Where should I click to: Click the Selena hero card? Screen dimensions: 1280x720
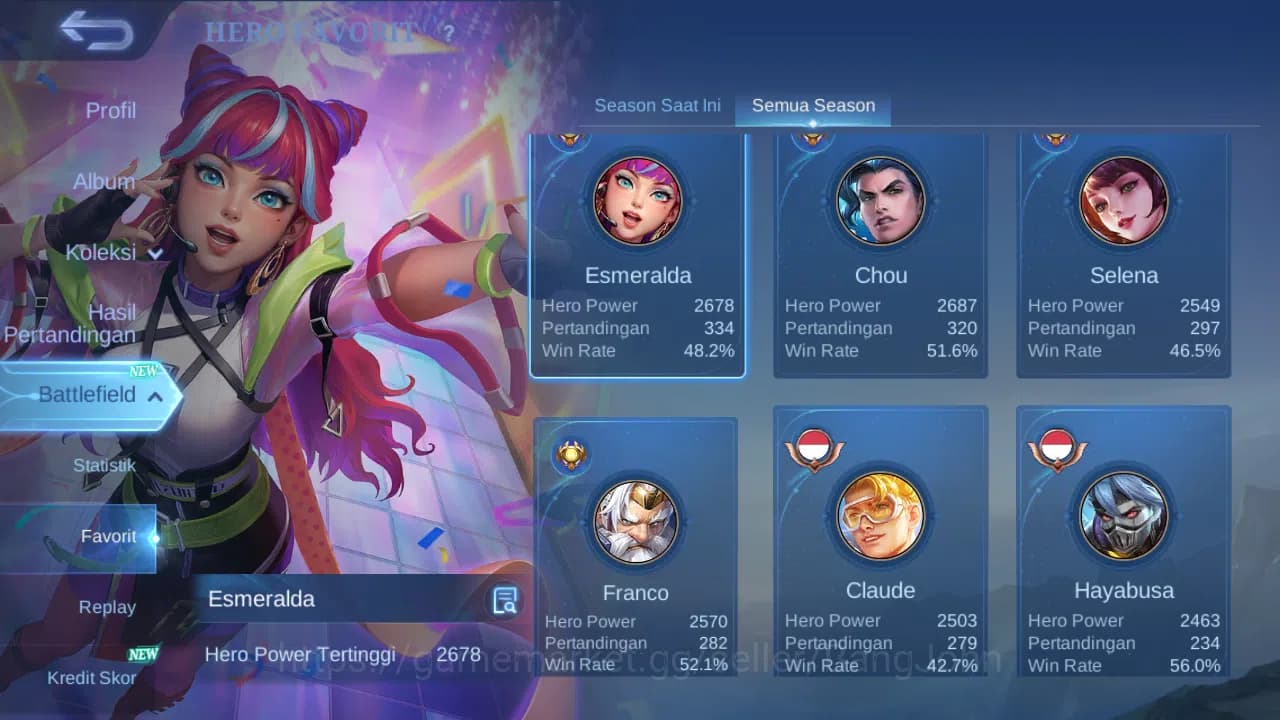click(1124, 250)
